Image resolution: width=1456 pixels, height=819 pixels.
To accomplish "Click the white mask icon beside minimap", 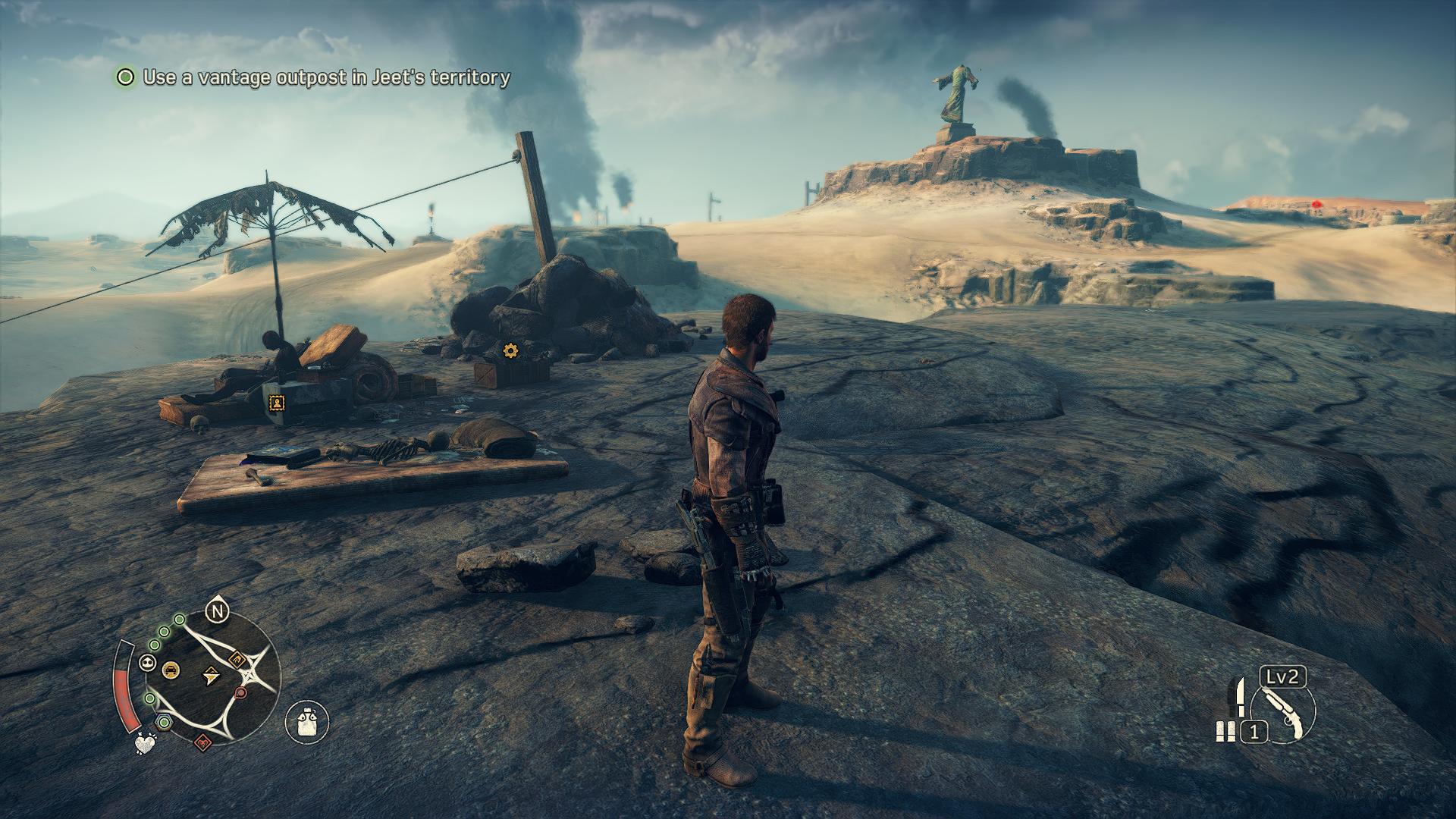I will 148,664.
